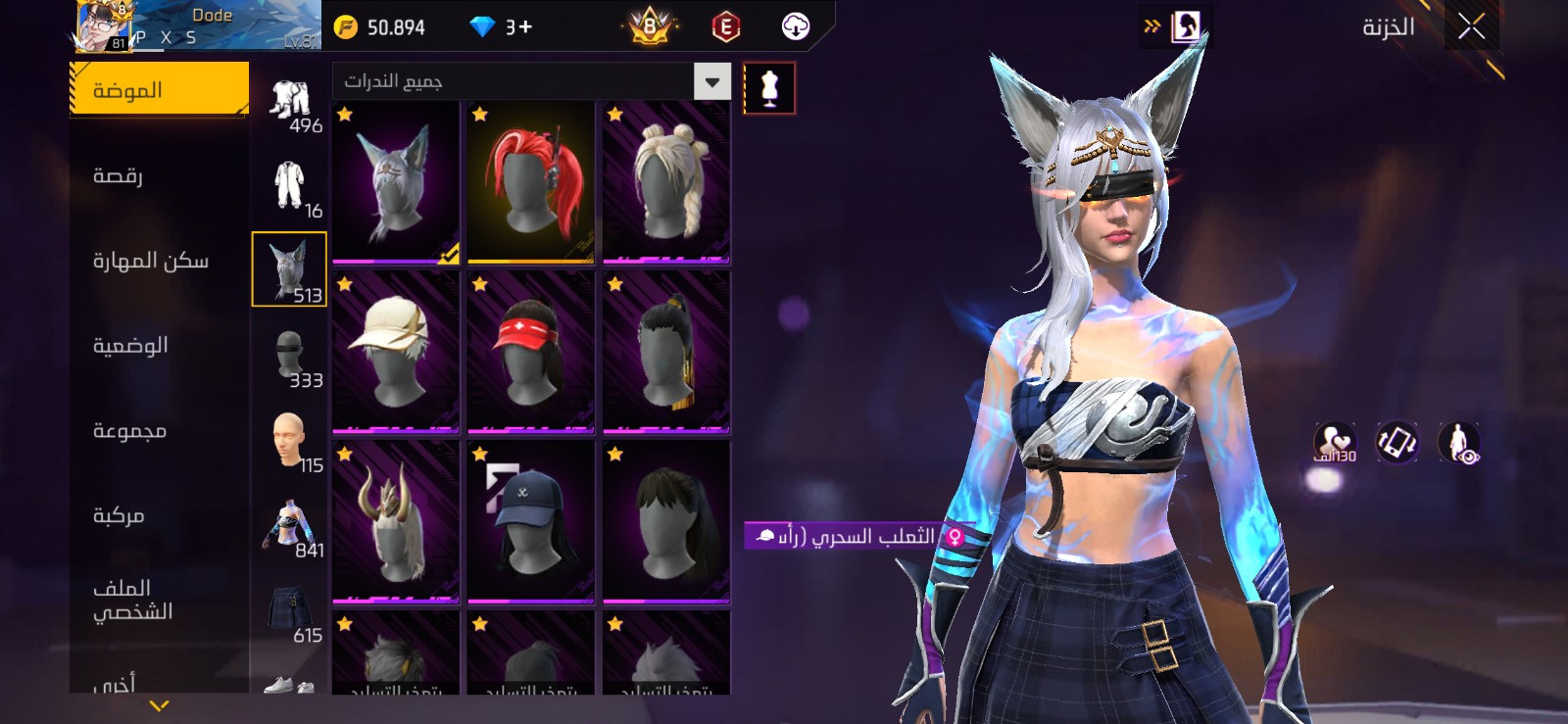
Task: Choose the navy blue cap item
Action: 531,521
